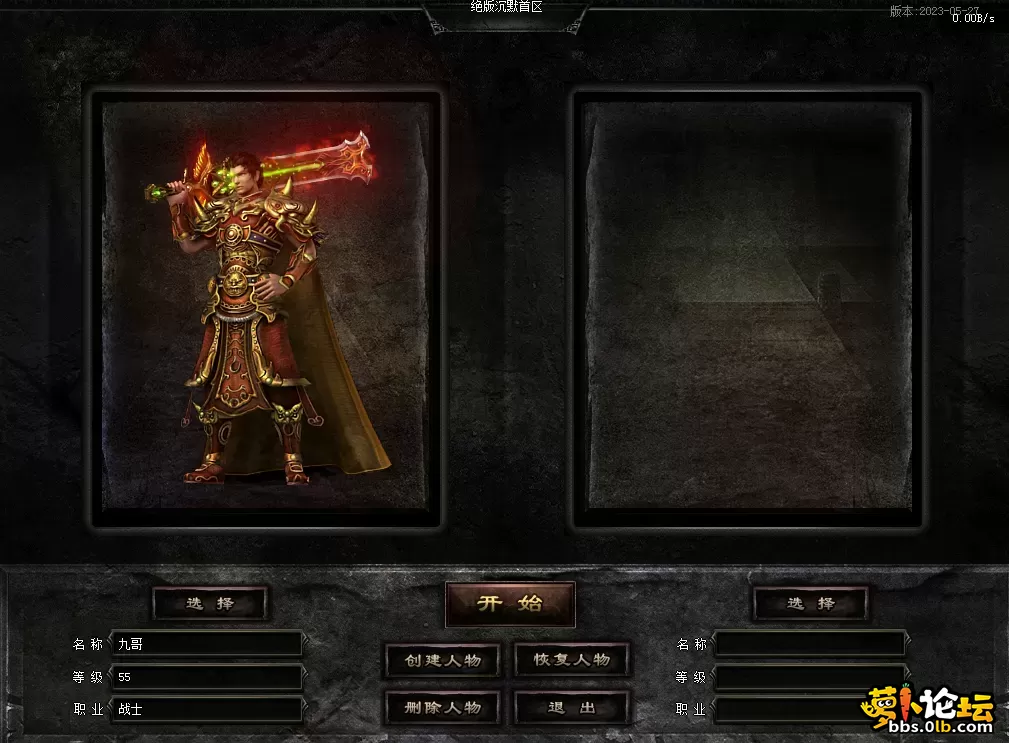1009x743 pixels.
Task: Click 创建人物 to create a character
Action: (443, 660)
